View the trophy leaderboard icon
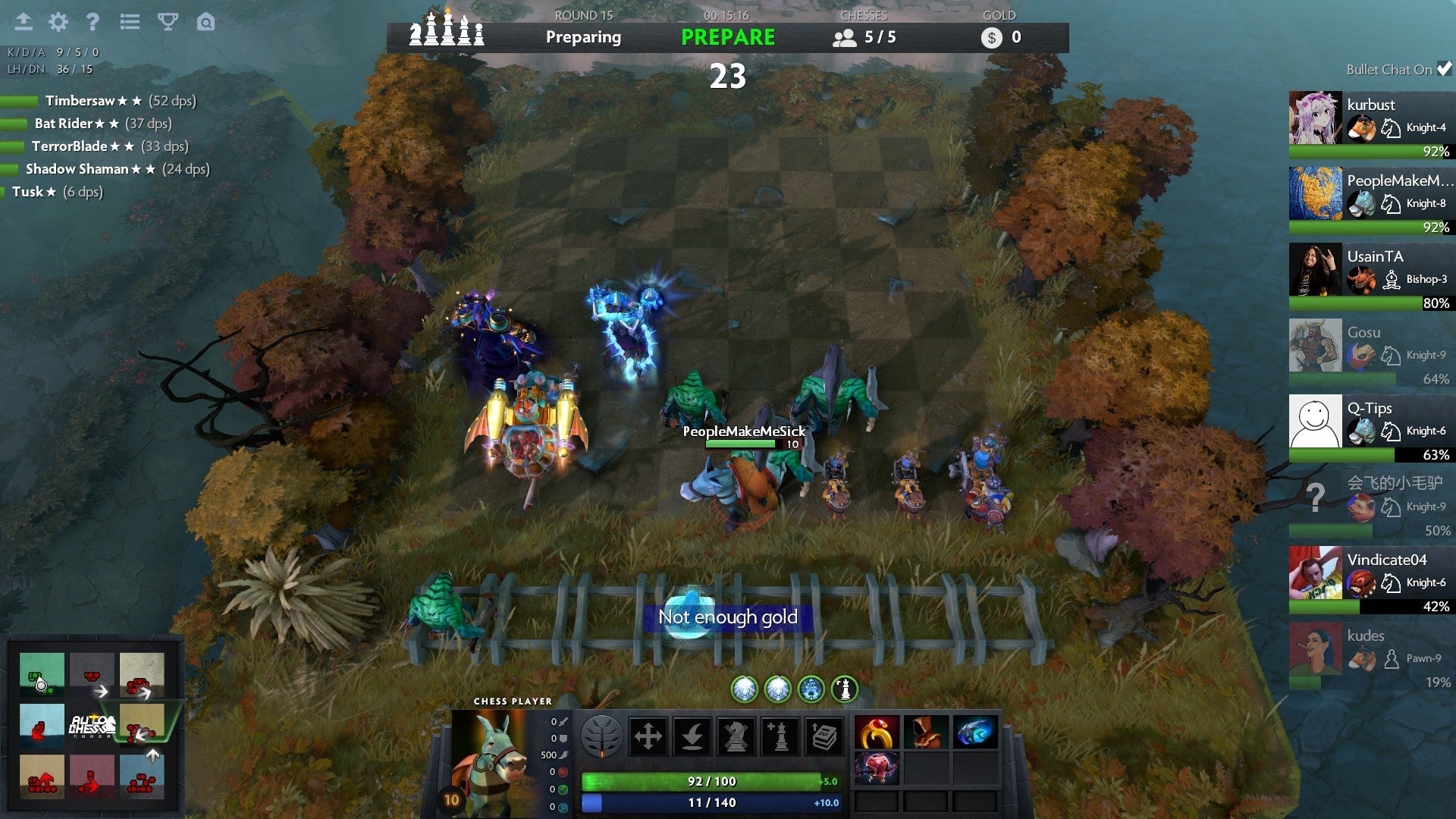The height and width of the screenshot is (819, 1456). pyautogui.click(x=168, y=23)
